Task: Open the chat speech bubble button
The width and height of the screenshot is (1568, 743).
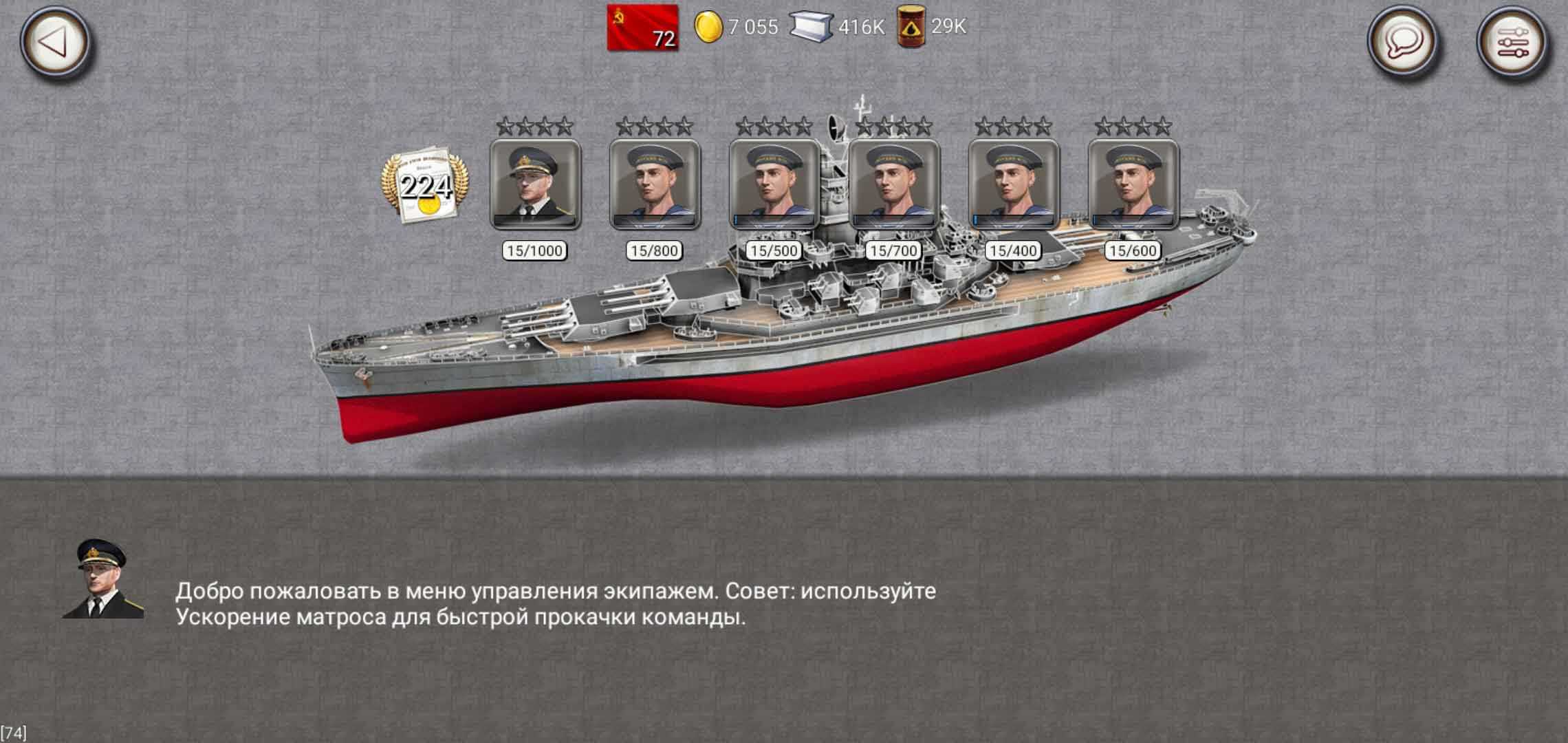Action: pyautogui.click(x=1403, y=42)
